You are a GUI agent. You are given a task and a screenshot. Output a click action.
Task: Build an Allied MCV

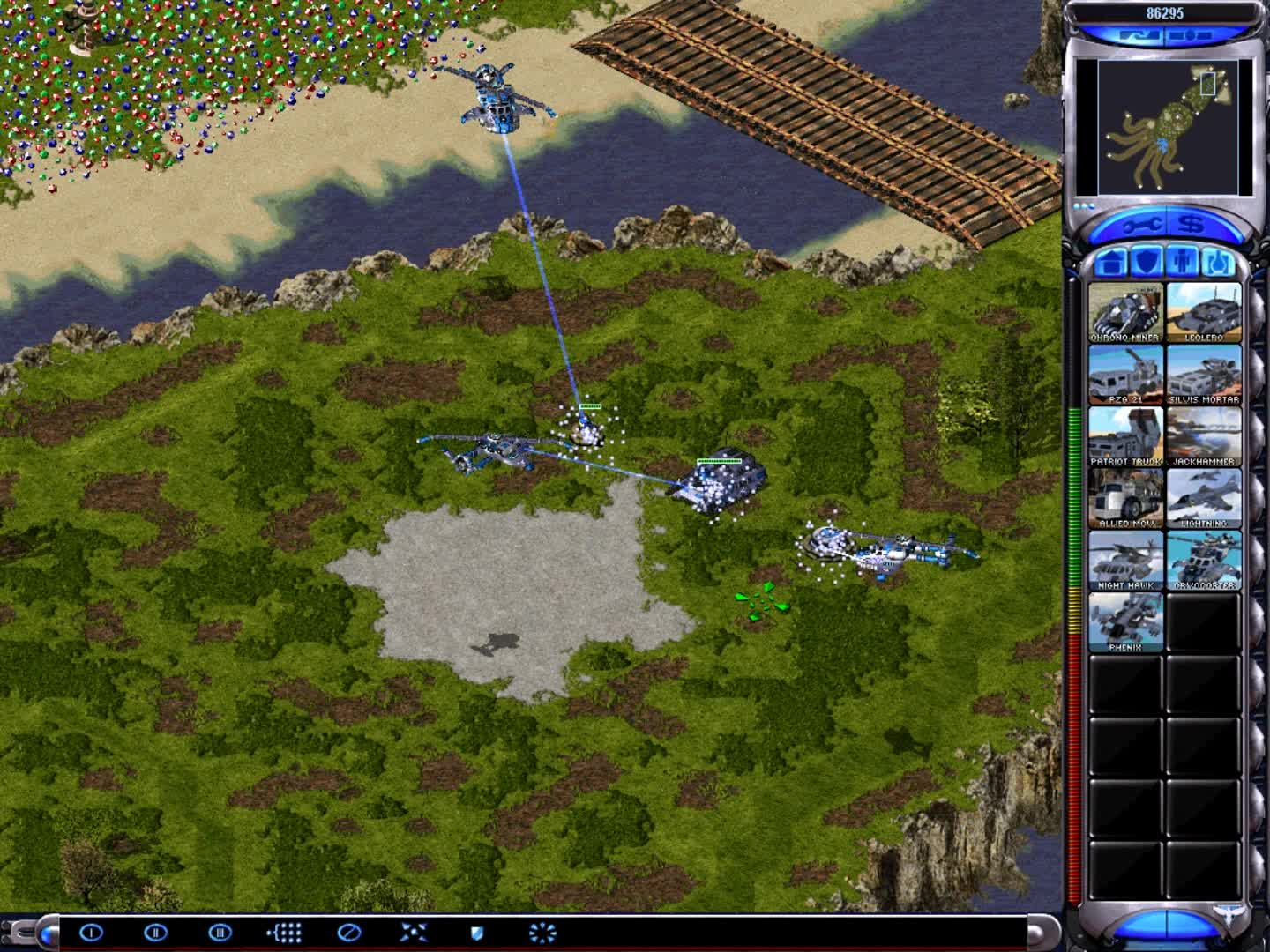tap(1125, 498)
